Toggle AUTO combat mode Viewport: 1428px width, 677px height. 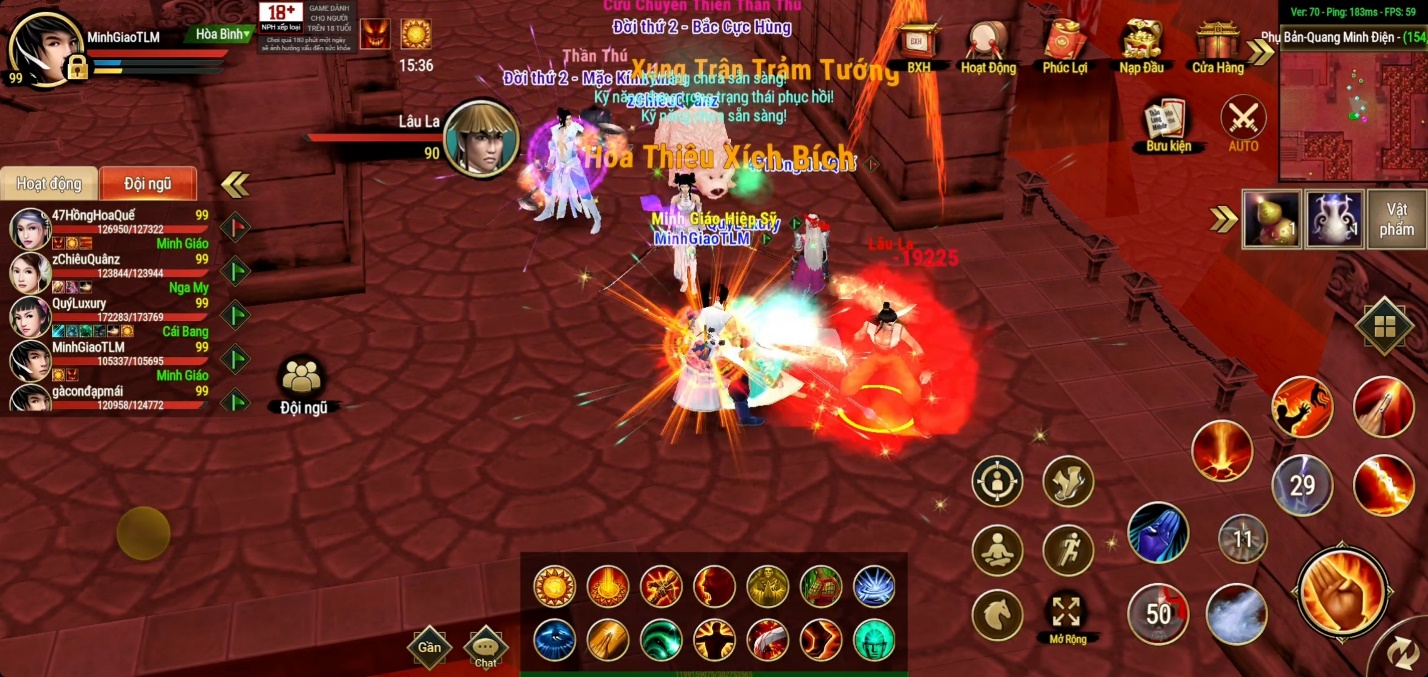click(x=1244, y=122)
